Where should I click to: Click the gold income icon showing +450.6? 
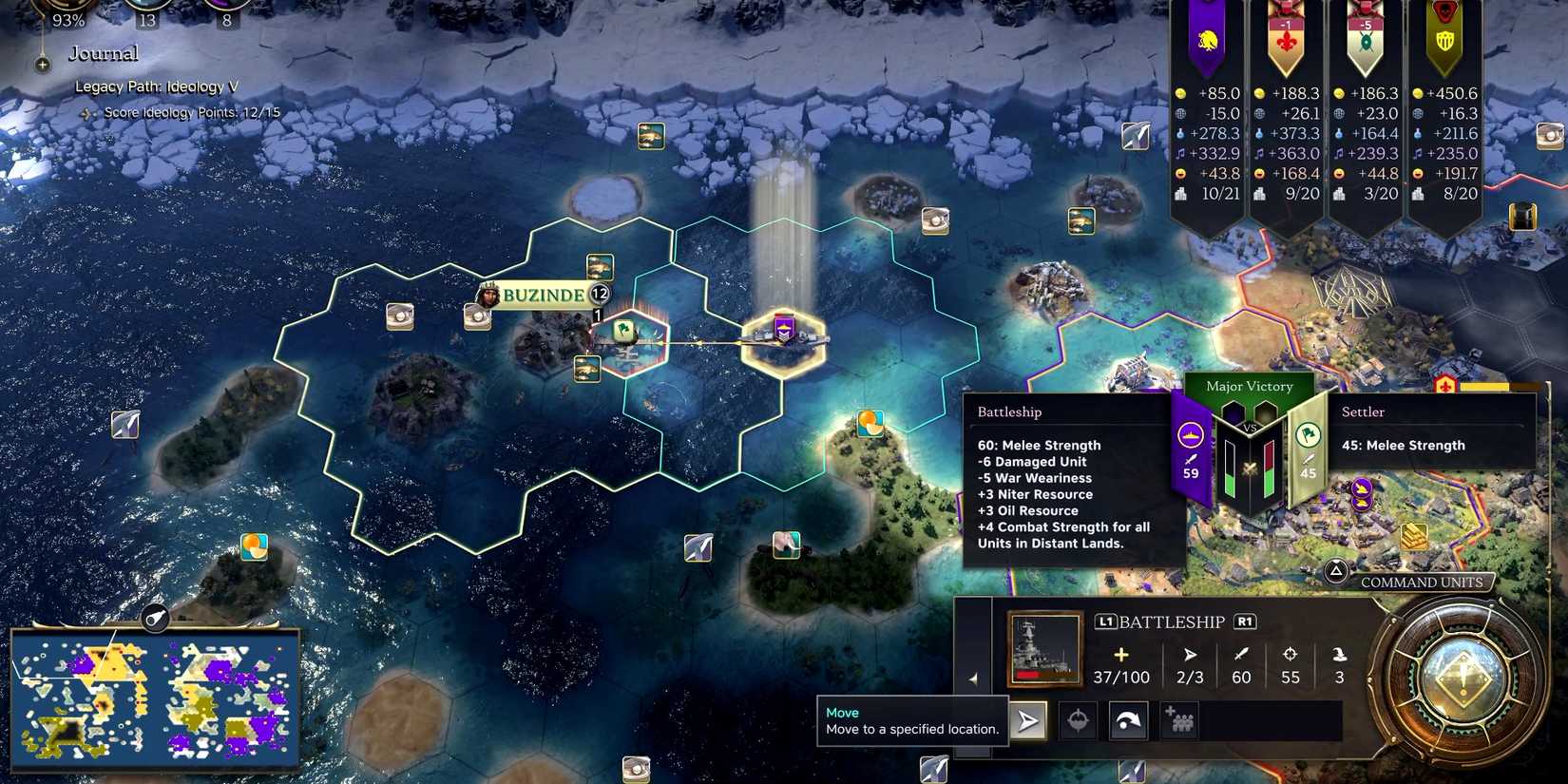[x=1416, y=93]
